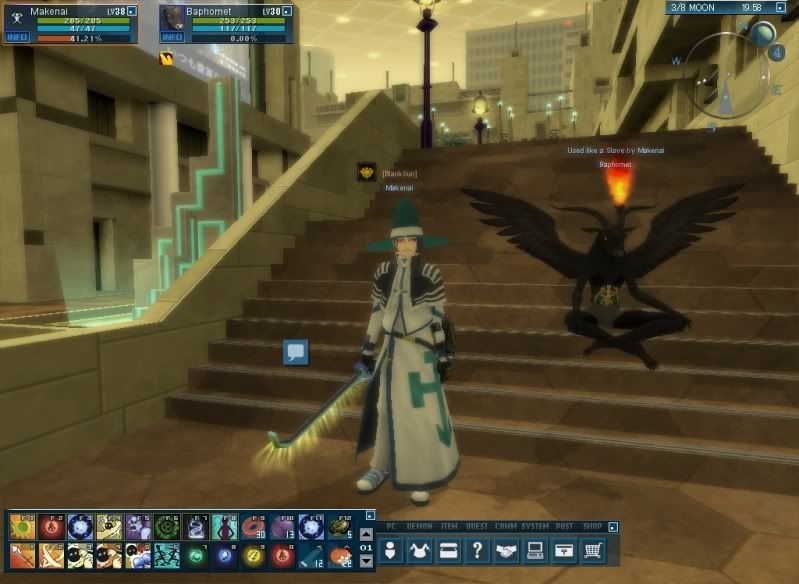Open the Item inventory menu

pyautogui.click(x=448, y=549)
